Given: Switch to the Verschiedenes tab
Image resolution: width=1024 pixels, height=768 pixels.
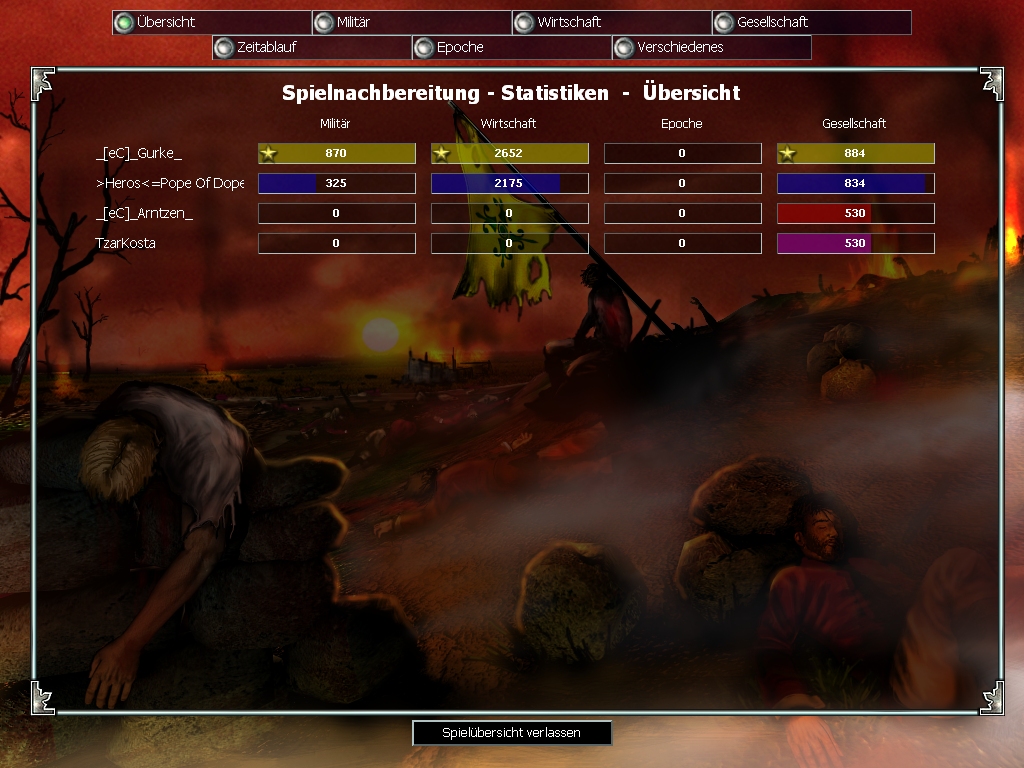Looking at the screenshot, I should click(712, 47).
